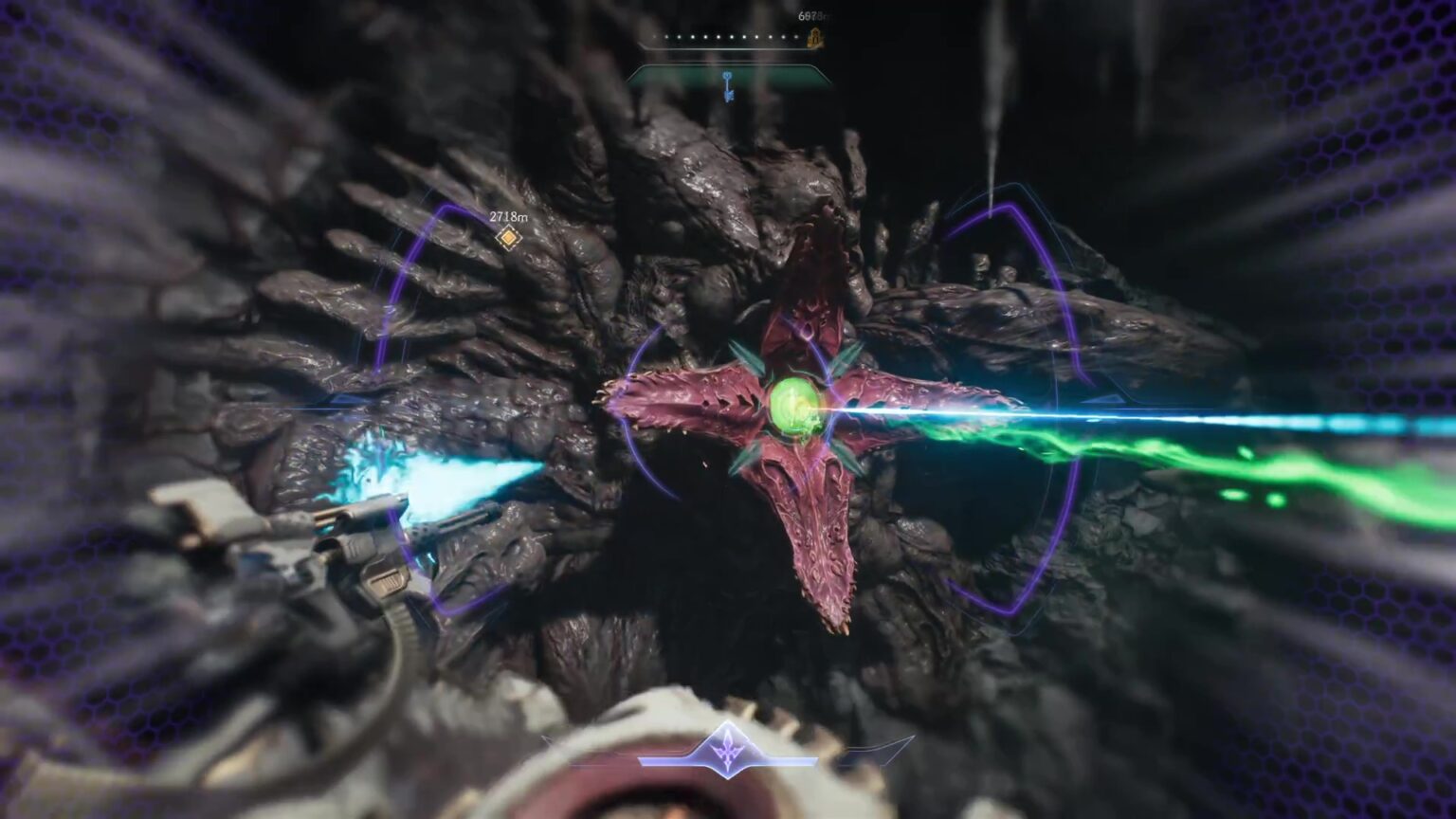Click the 2718m objective distance indicator
This screenshot has height=819, width=1456.
click(507, 215)
